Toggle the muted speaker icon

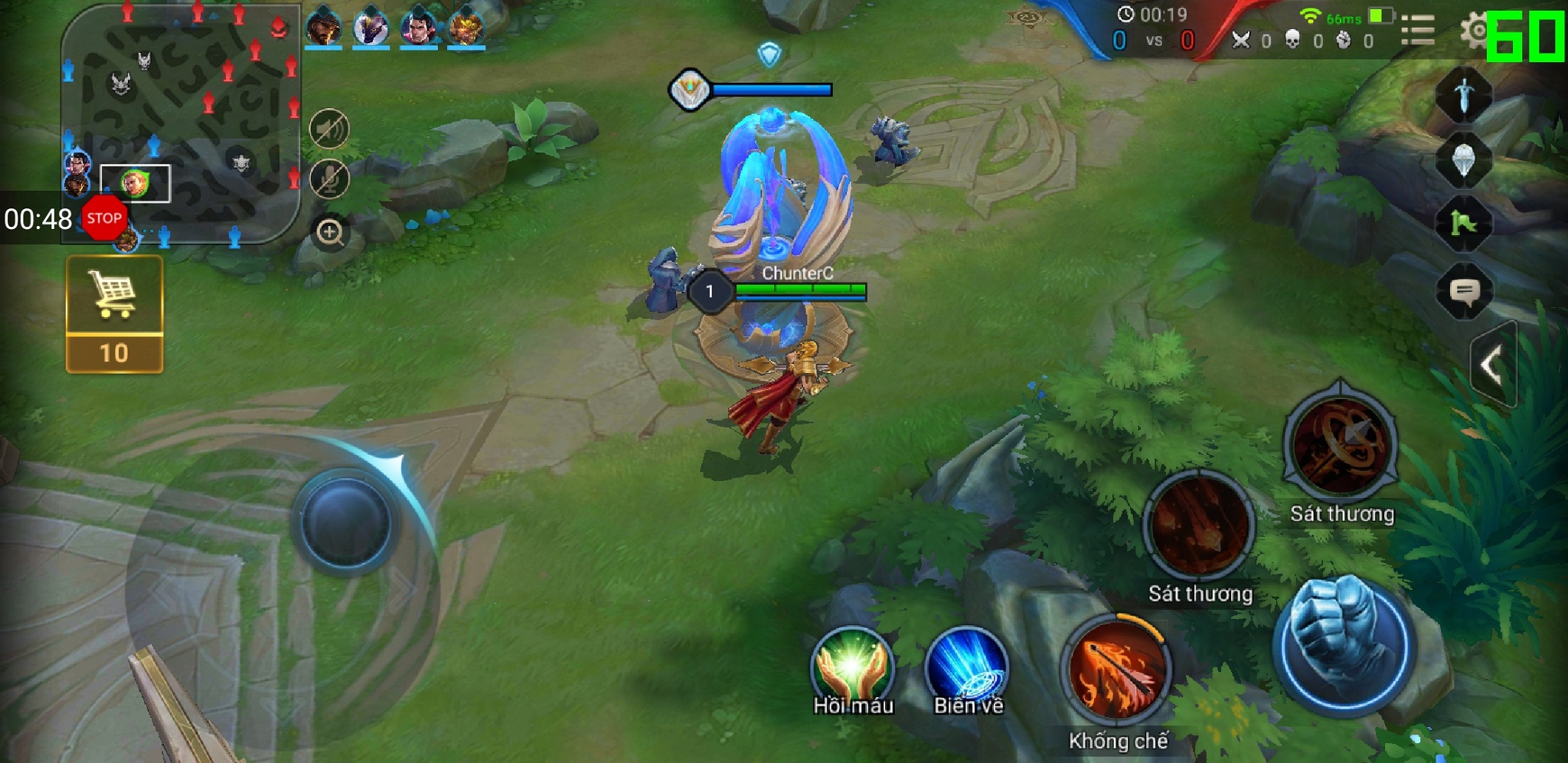click(329, 129)
